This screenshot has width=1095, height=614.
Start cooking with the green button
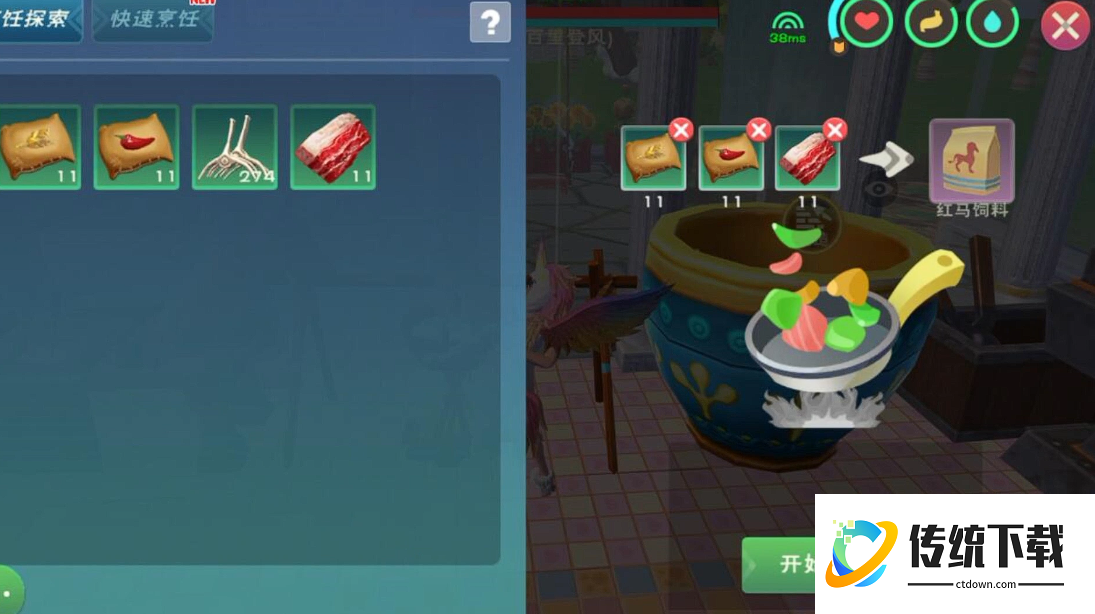point(780,564)
